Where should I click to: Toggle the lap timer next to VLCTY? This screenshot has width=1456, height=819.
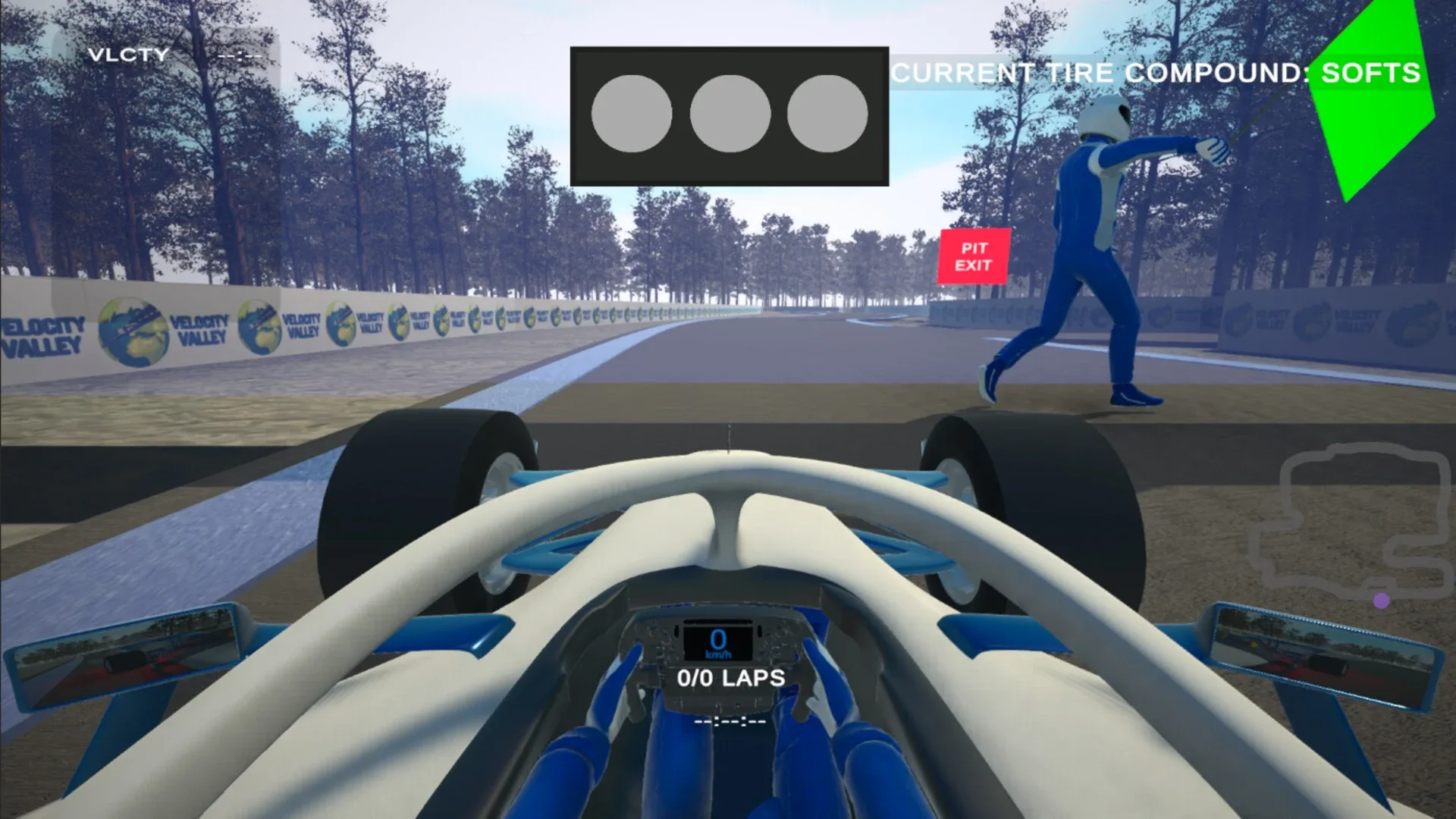[241, 55]
